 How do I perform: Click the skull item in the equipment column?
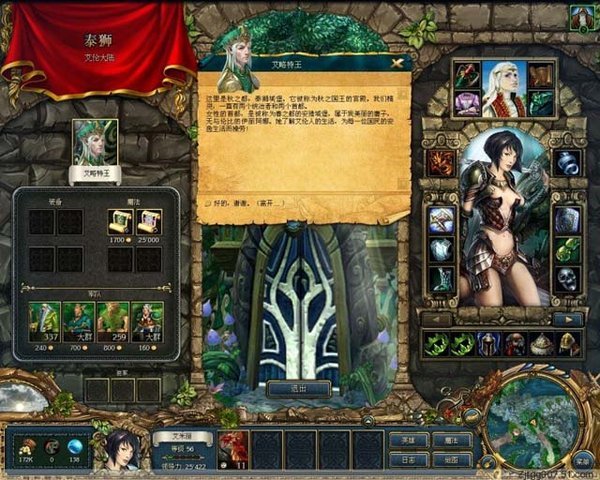[x=567, y=278]
